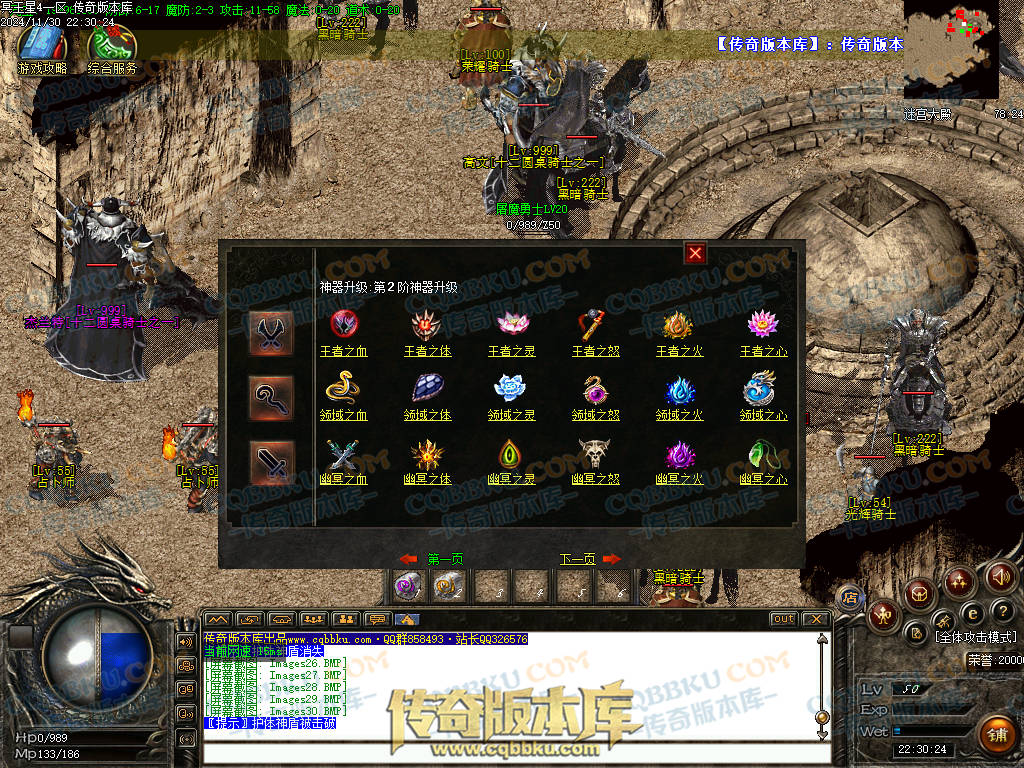Switch to the staff category tab
Viewport: 1024px width, 768px height.
[272, 398]
